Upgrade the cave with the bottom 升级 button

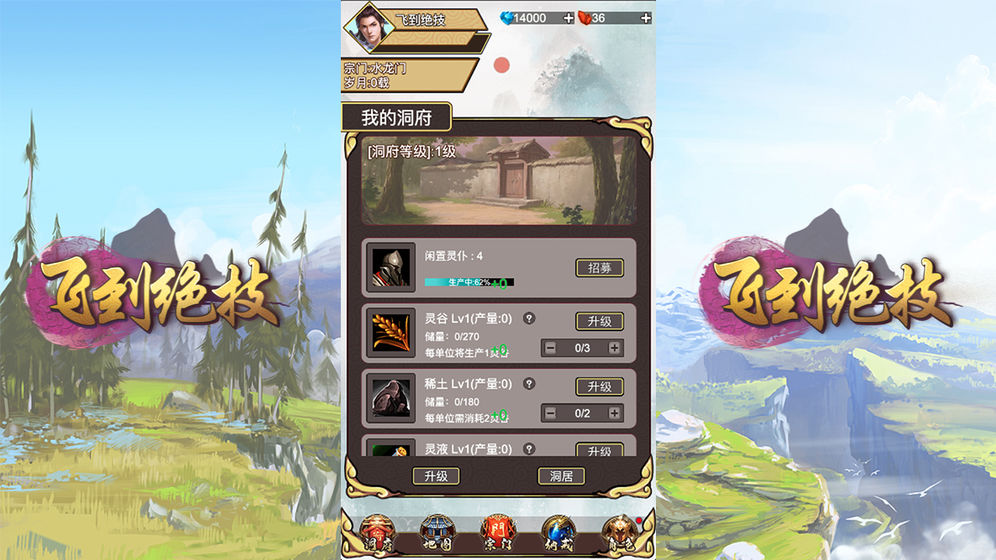(435, 477)
